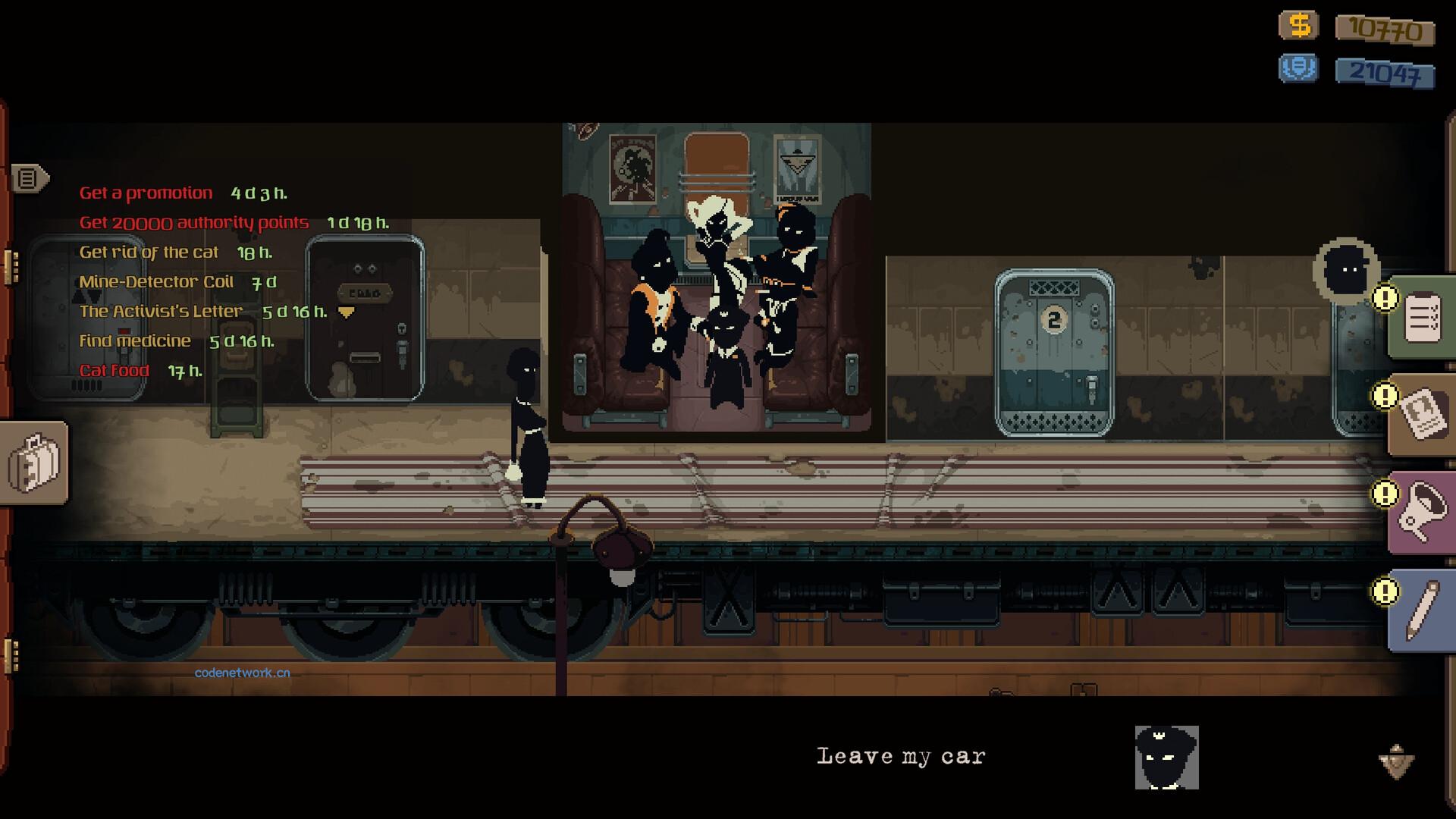Open the suitcase inventory tab

coord(34,462)
